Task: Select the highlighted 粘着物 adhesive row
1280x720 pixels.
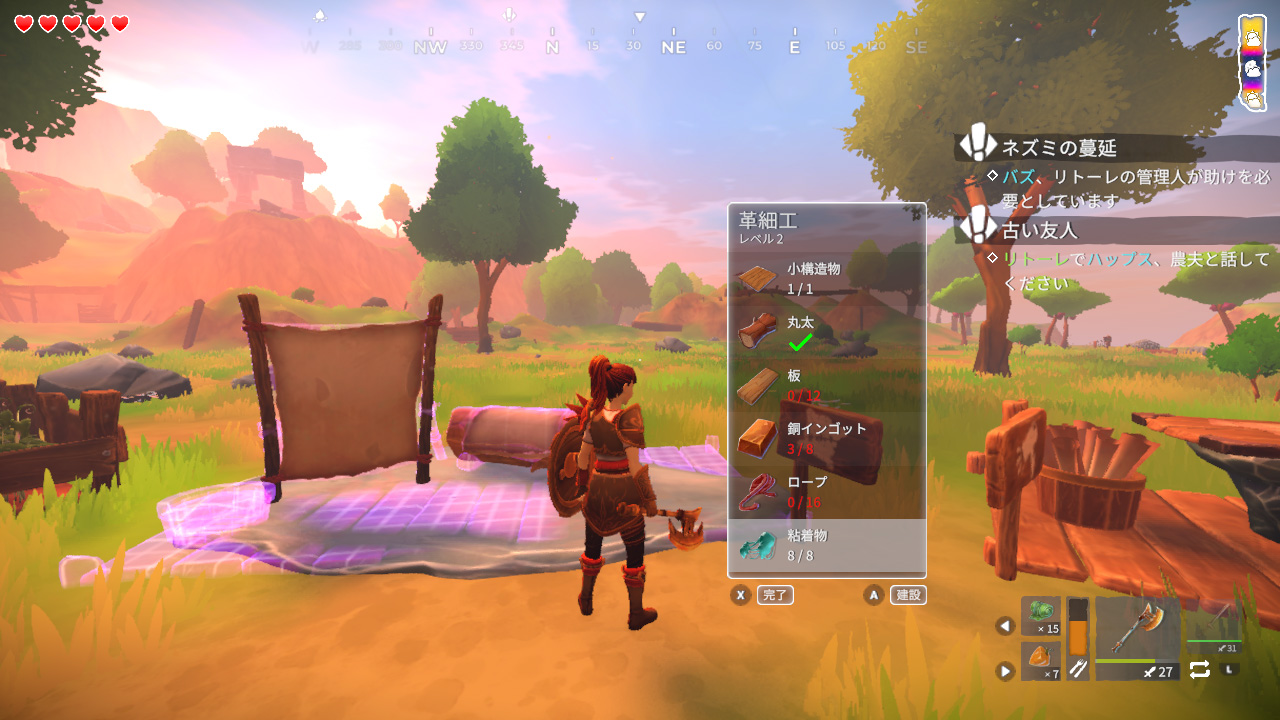Action: click(x=826, y=546)
